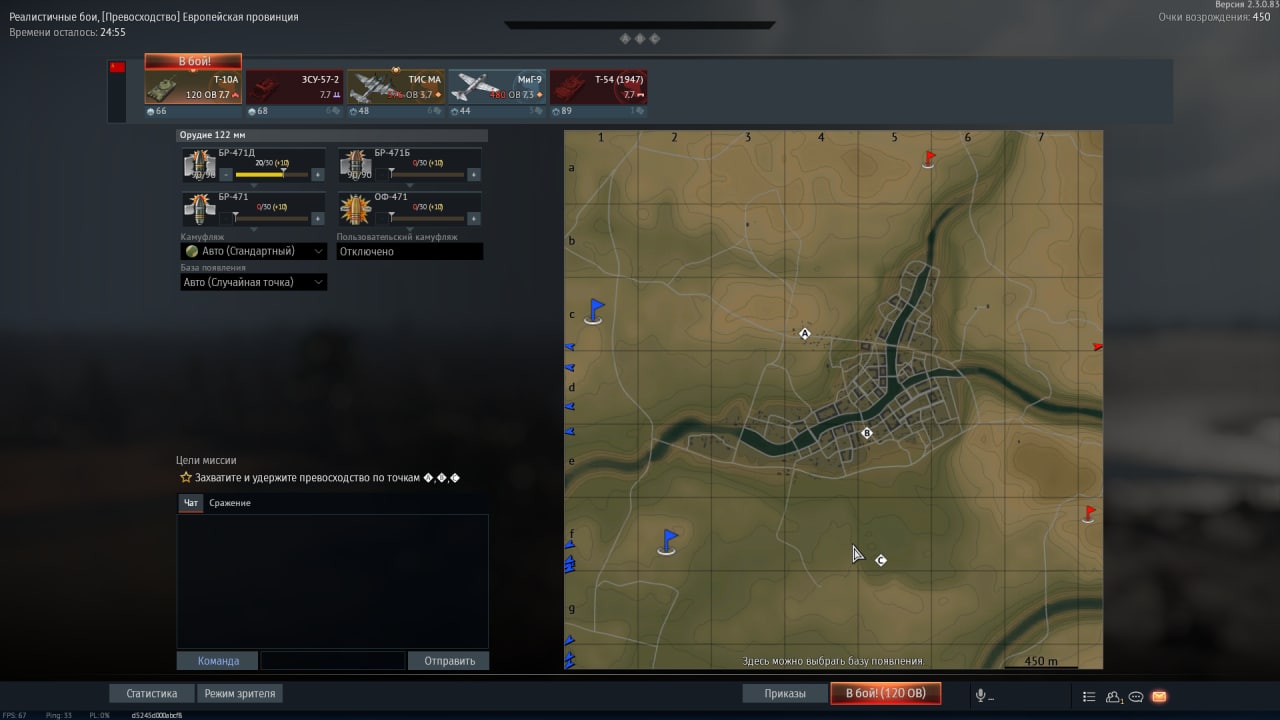Screen dimensions: 1280x720
Task: Add an ОФ-471 shell with plus button
Action: point(473,217)
